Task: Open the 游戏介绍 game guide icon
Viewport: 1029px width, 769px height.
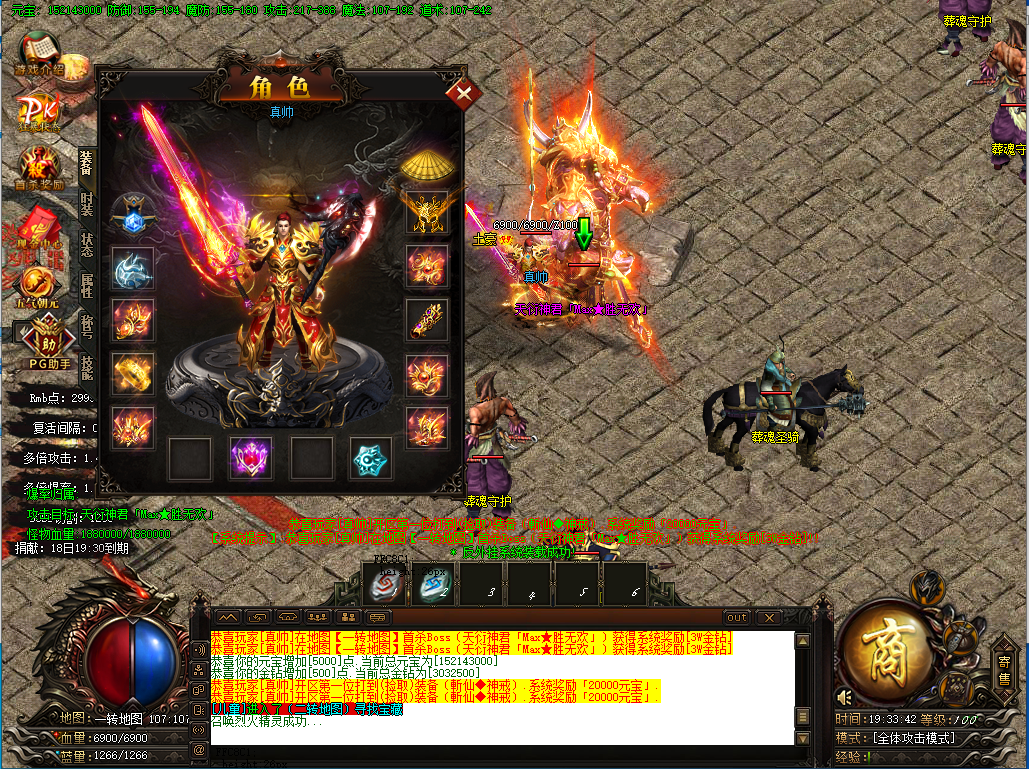Action: [x=38, y=54]
